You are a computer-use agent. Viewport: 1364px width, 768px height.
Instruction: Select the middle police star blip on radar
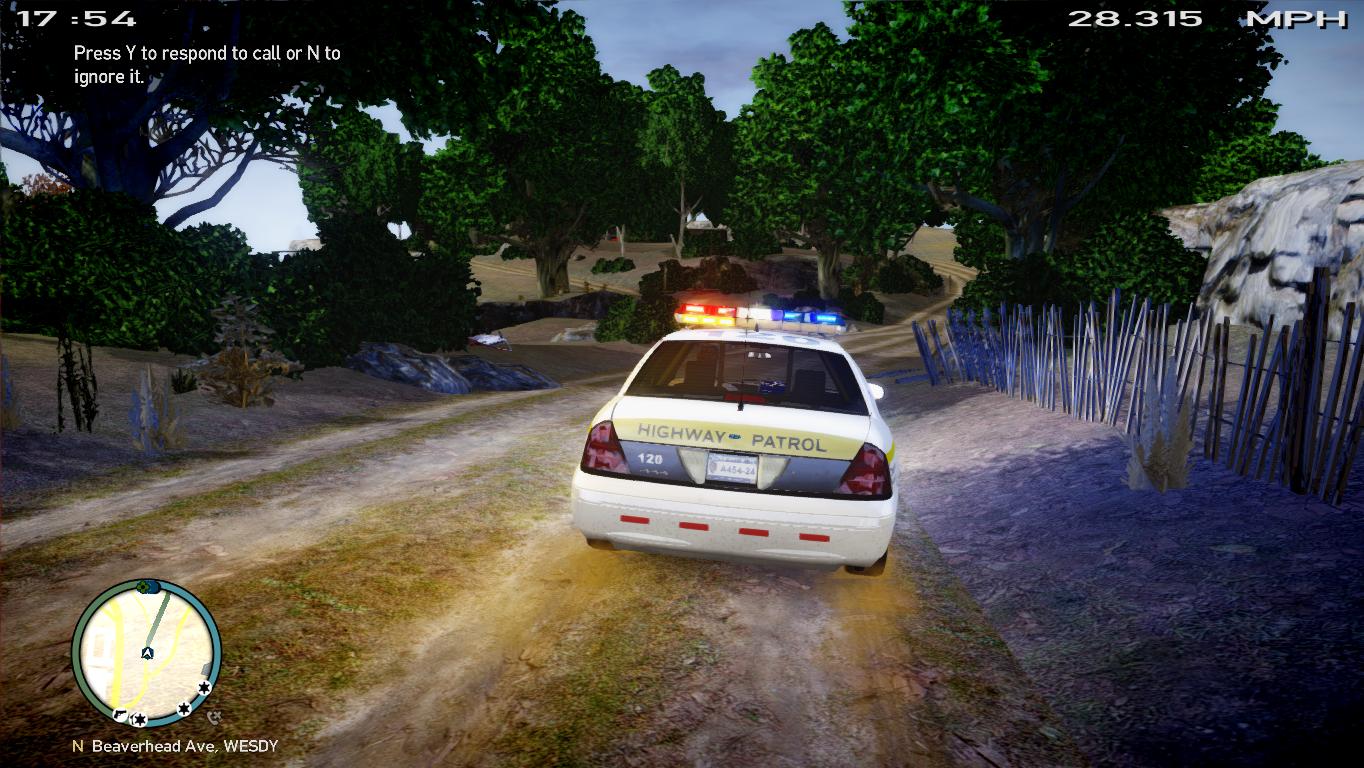pos(185,708)
